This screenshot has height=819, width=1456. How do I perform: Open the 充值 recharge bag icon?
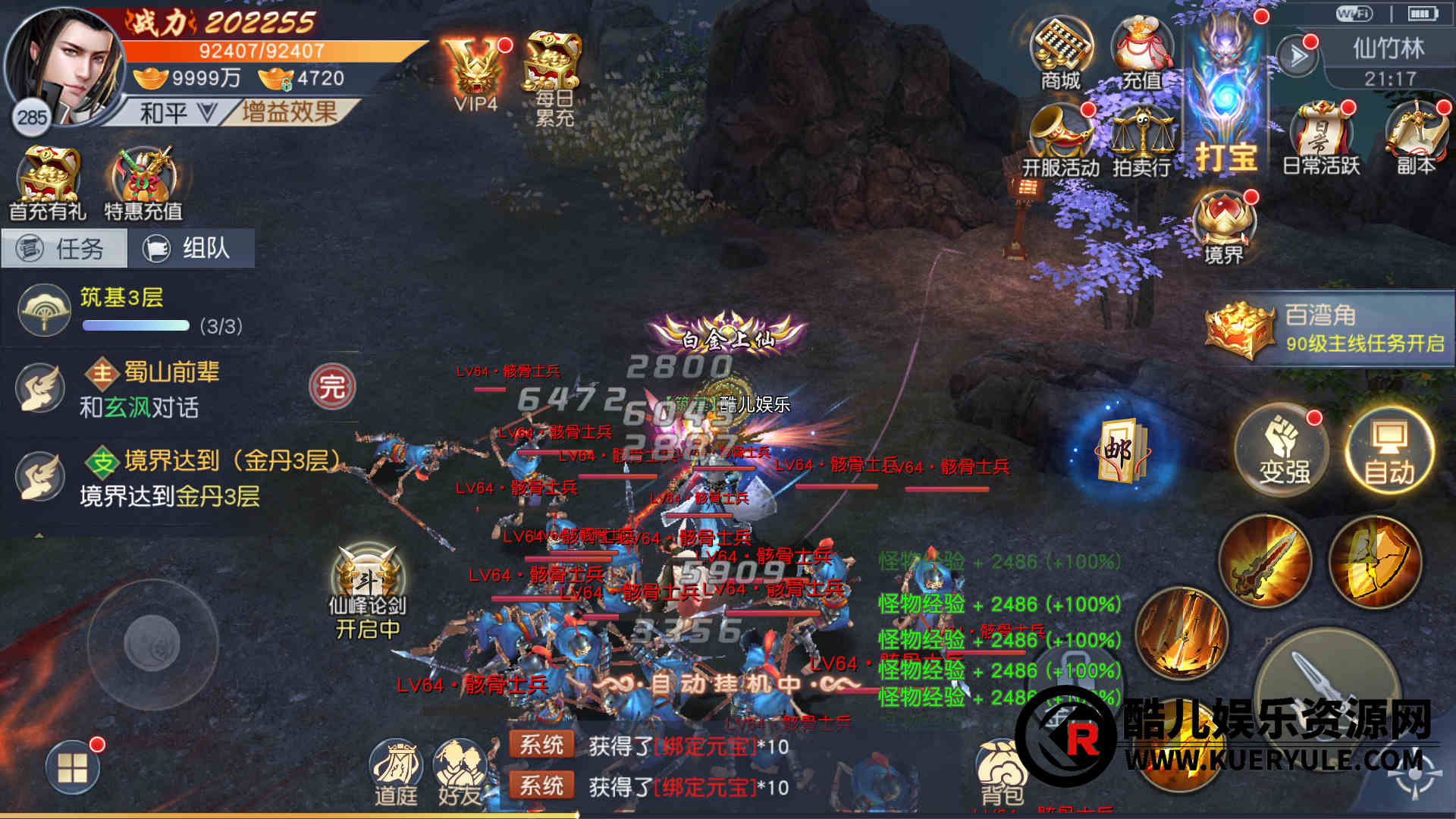pos(1141,53)
